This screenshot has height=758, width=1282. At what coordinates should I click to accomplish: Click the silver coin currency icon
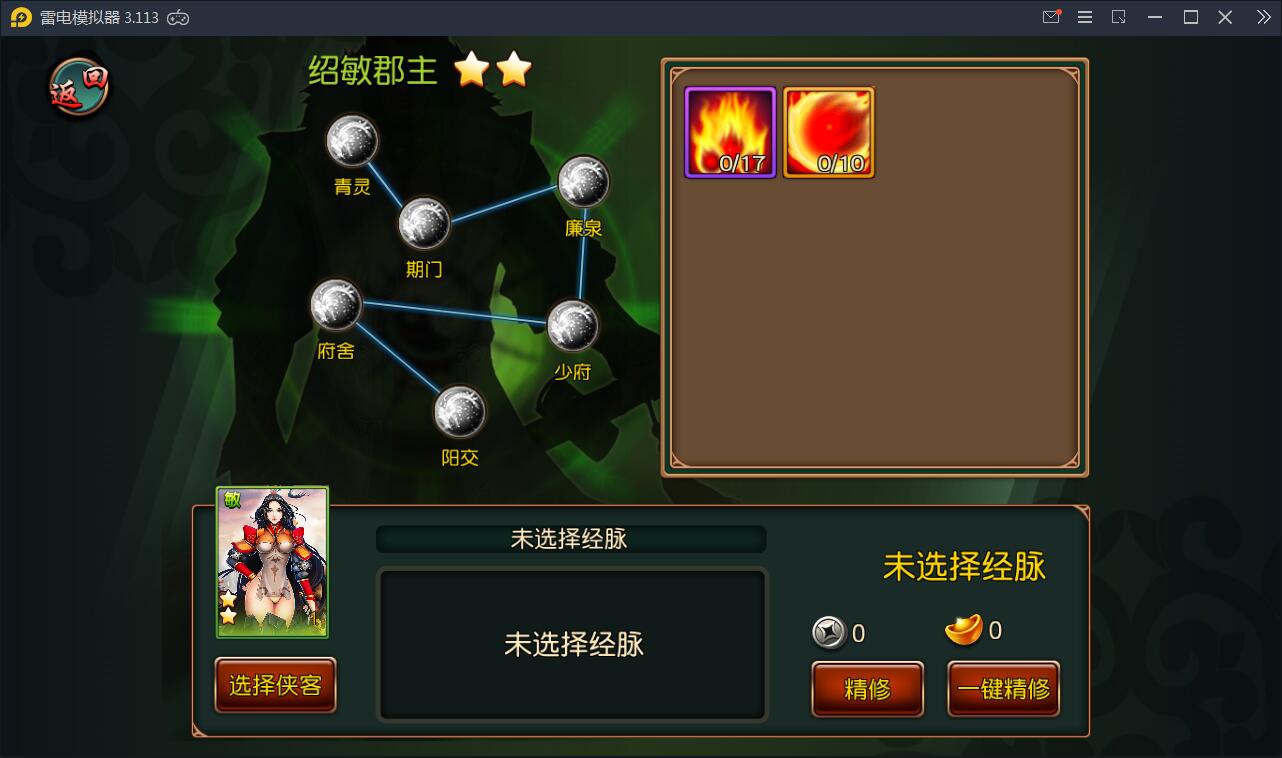click(x=828, y=630)
